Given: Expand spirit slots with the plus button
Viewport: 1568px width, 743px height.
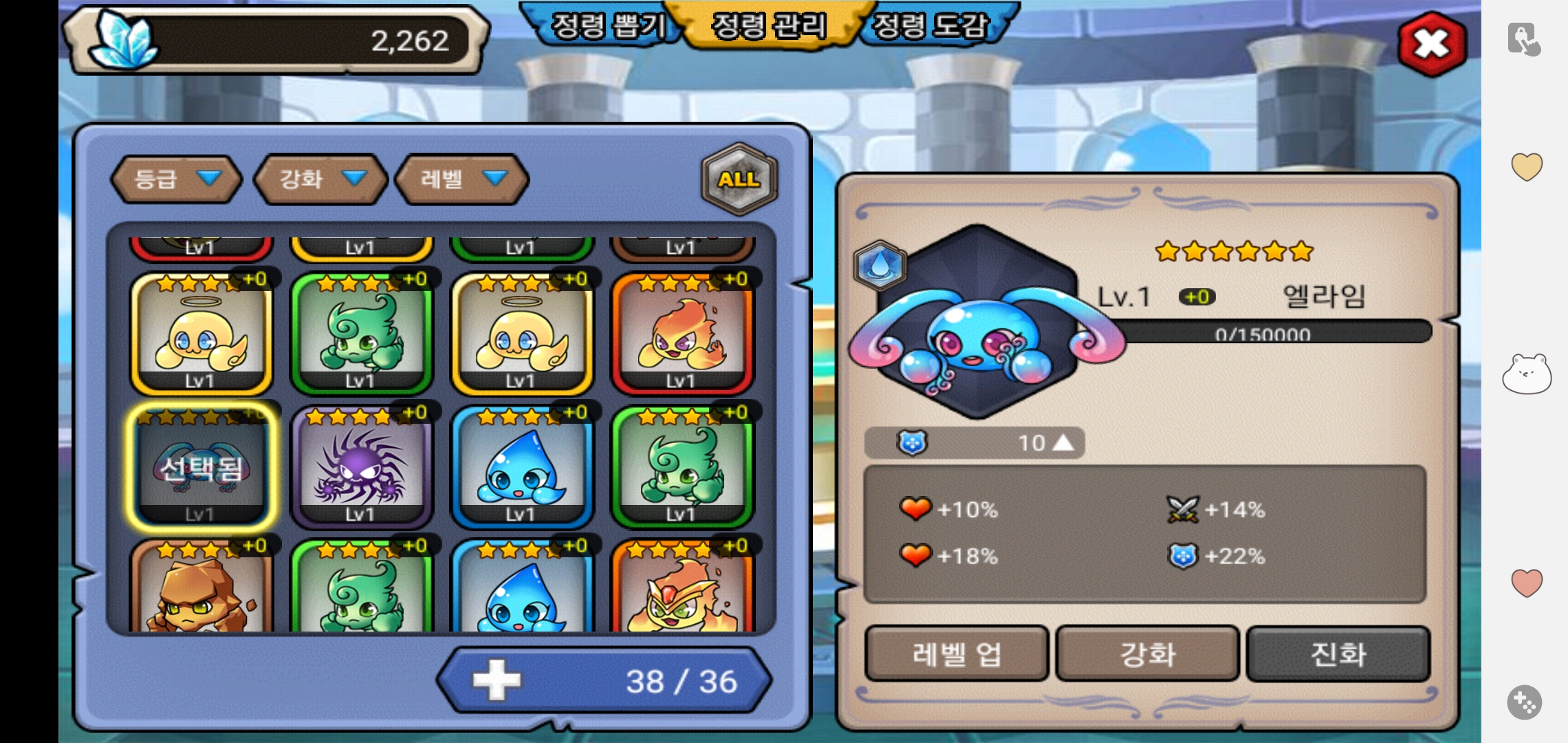Looking at the screenshot, I should (x=497, y=681).
